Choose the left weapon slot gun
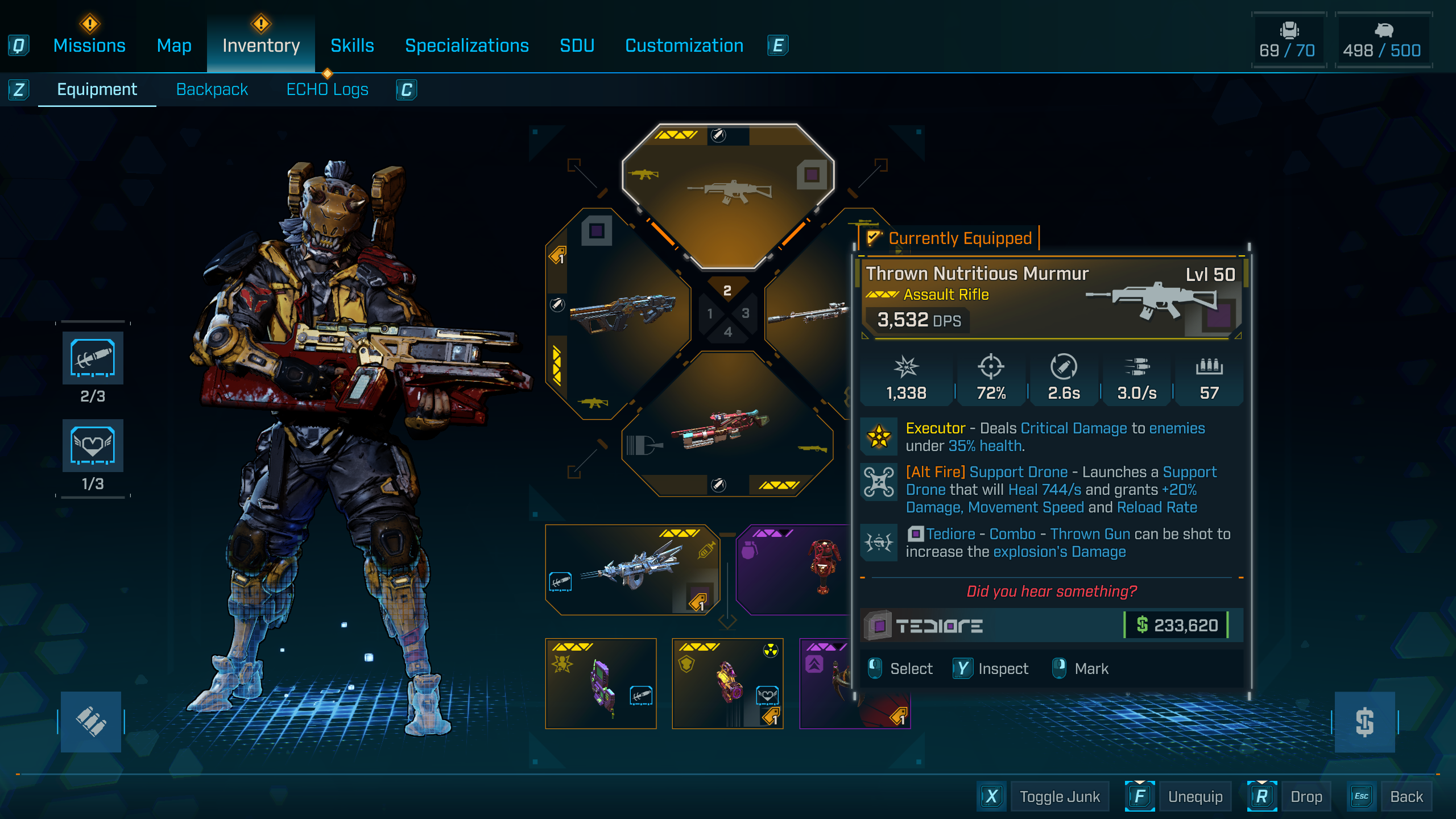Image resolution: width=1456 pixels, height=819 pixels. (x=620, y=313)
